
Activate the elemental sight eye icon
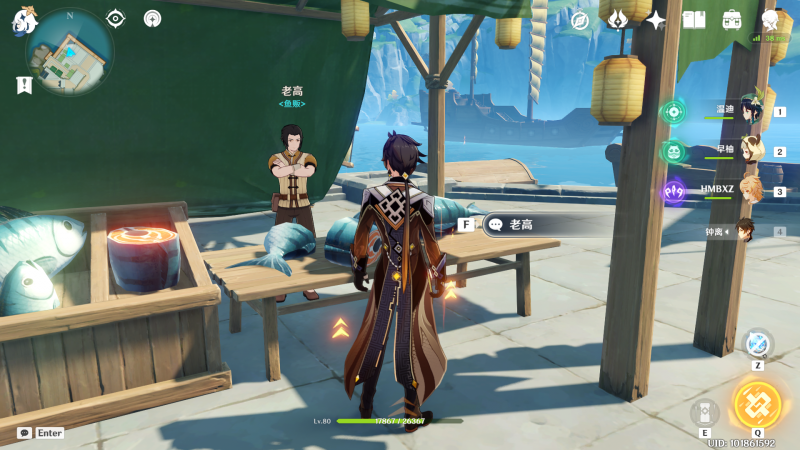(116, 18)
